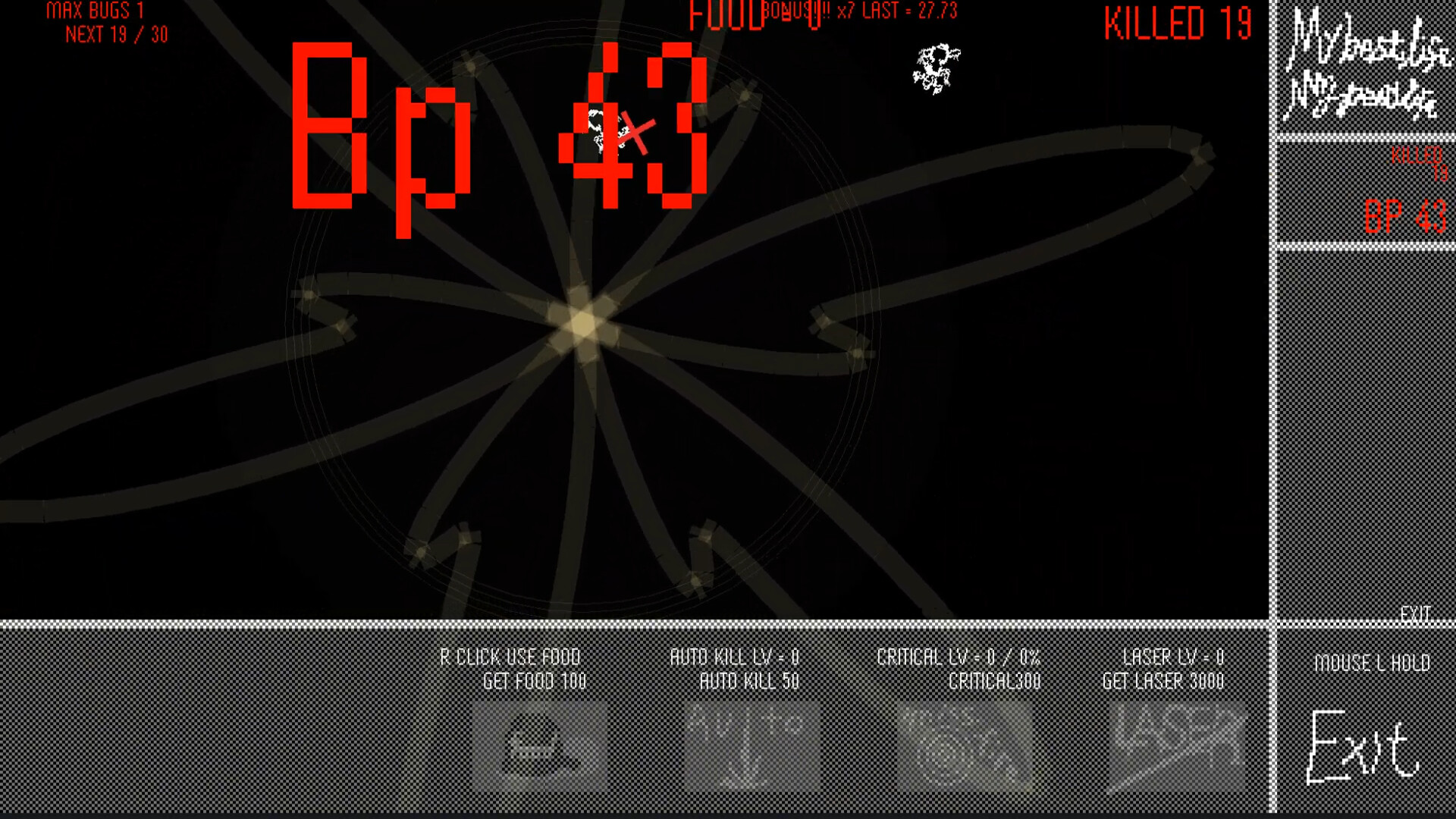This screenshot has width=1456, height=819.
Task: Select the burger food upgrade icon
Action: coord(540,747)
